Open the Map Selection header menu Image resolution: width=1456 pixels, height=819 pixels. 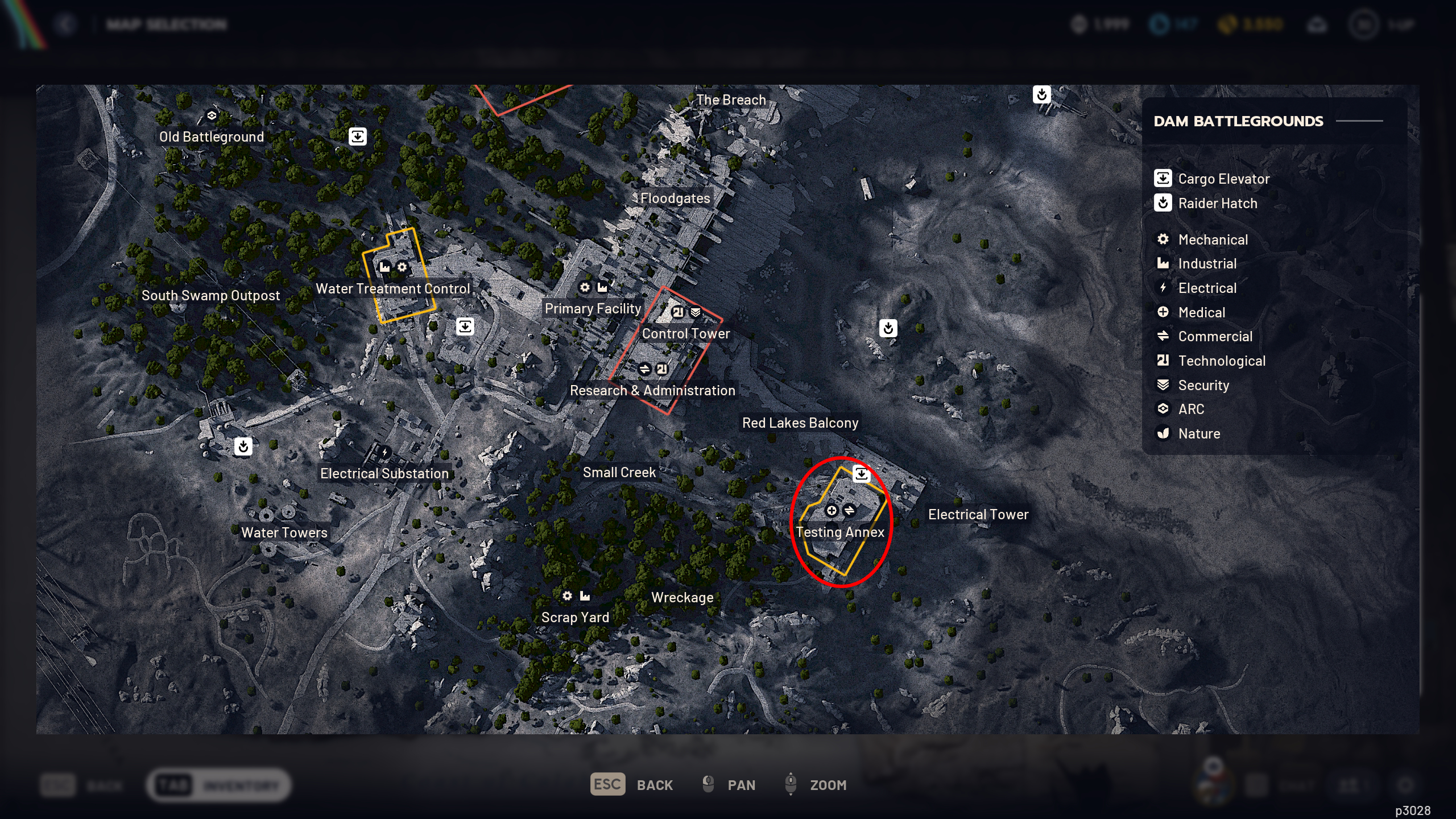point(166,23)
